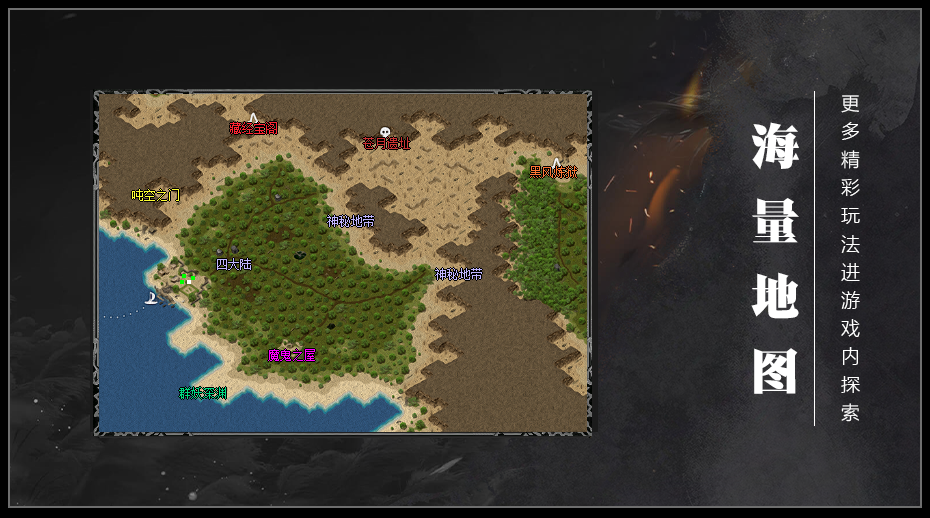Select the 四大陆 map label
930x518 pixels.
click(x=234, y=265)
